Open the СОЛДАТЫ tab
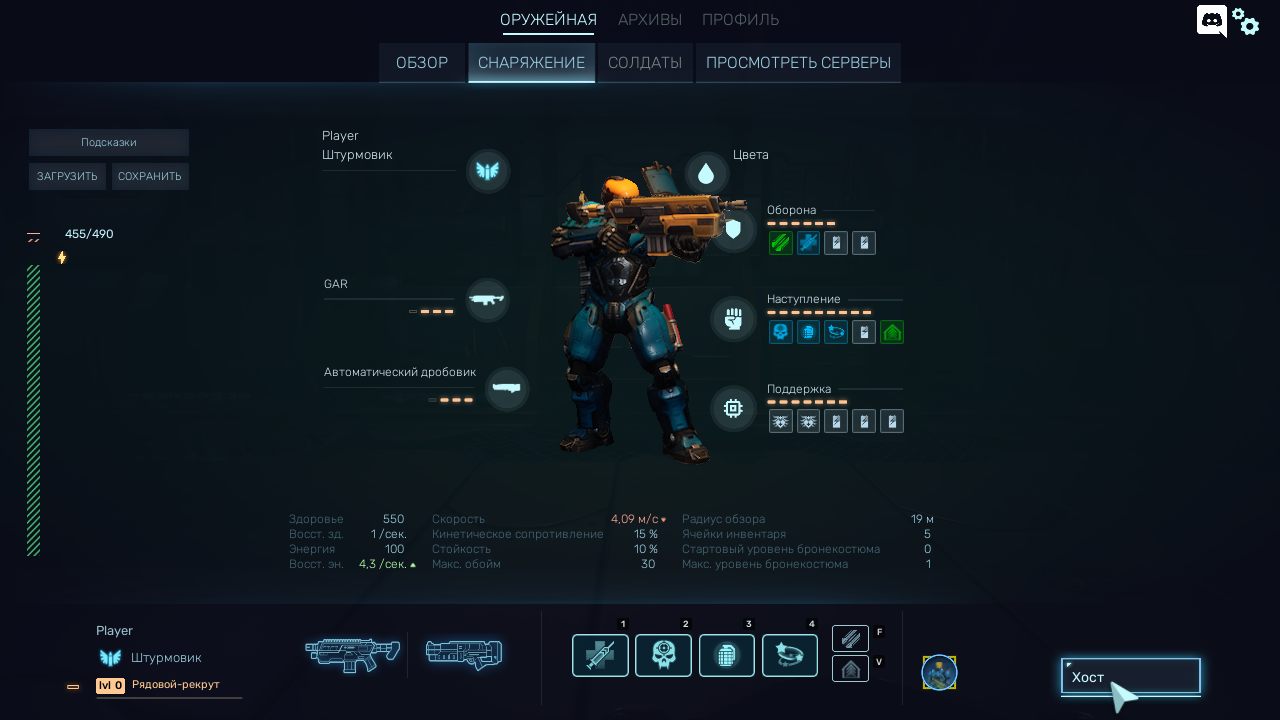Viewport: 1280px width, 720px height. tap(645, 63)
